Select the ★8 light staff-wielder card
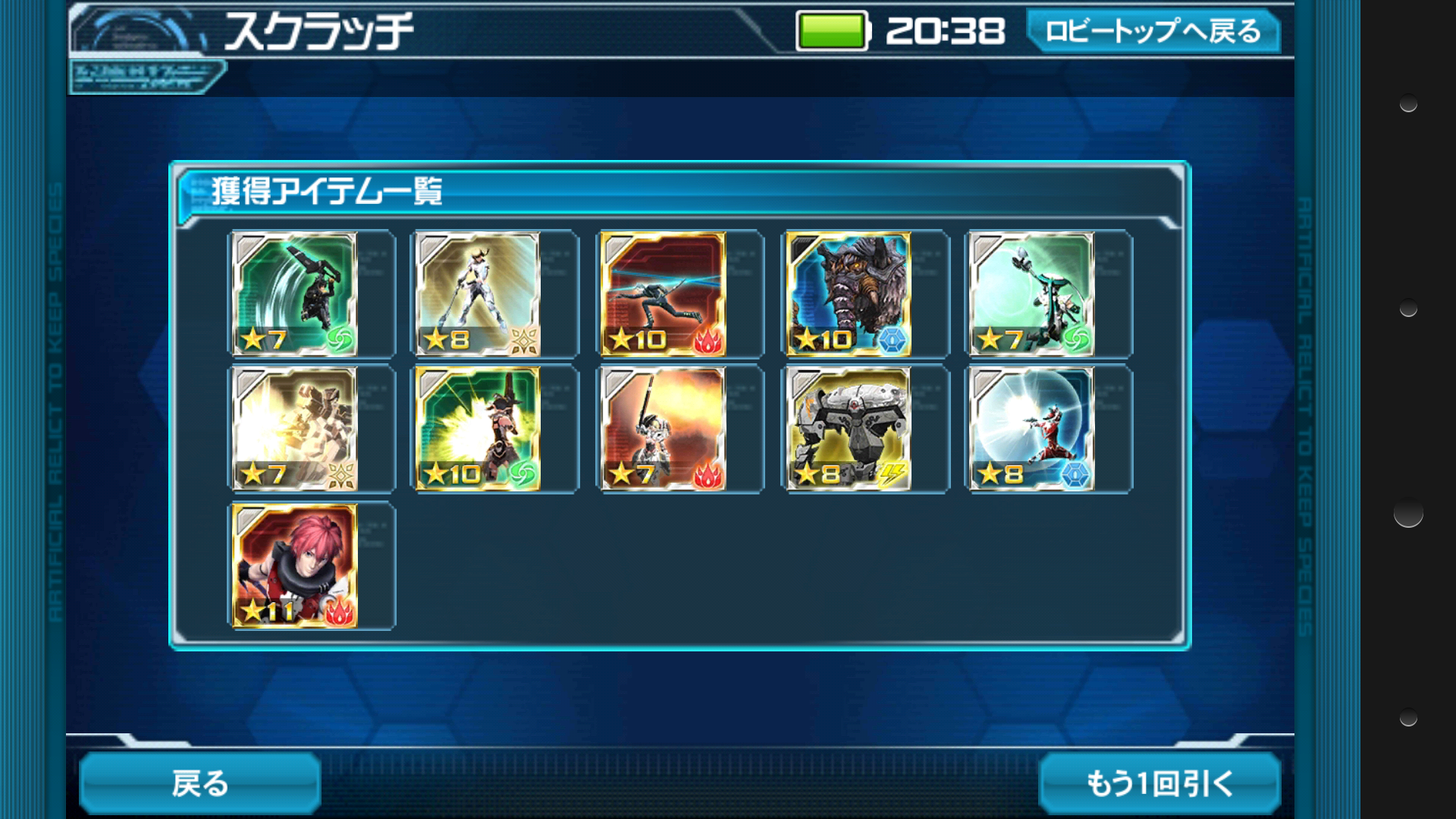The width and height of the screenshot is (1456, 819). click(x=478, y=294)
